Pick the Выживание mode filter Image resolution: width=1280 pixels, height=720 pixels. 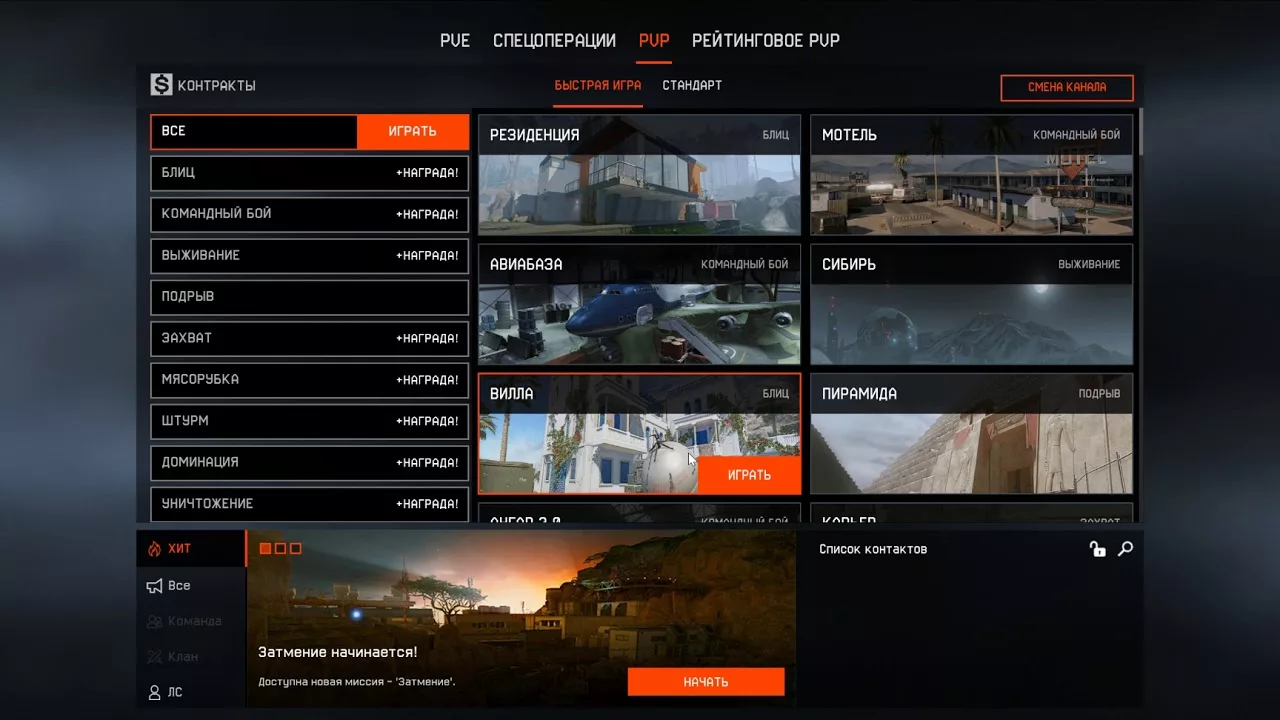point(309,256)
